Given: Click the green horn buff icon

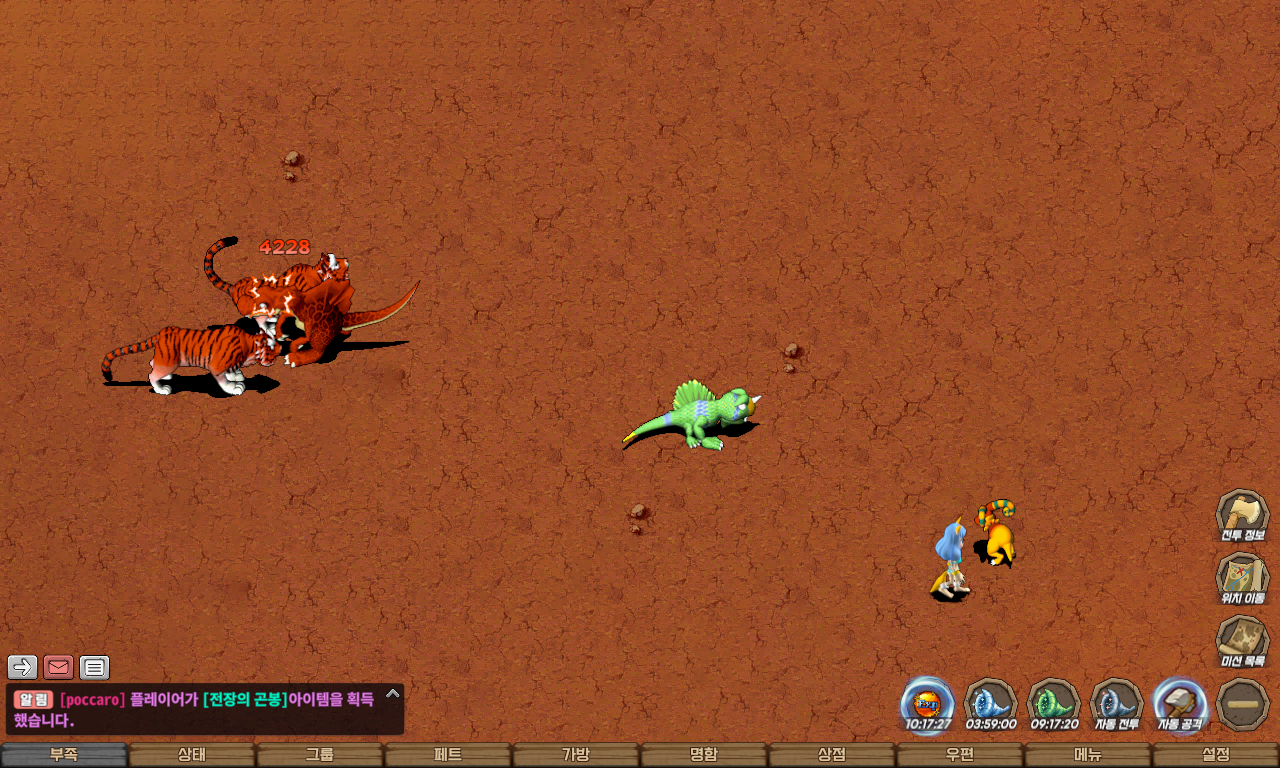Looking at the screenshot, I should [1054, 702].
